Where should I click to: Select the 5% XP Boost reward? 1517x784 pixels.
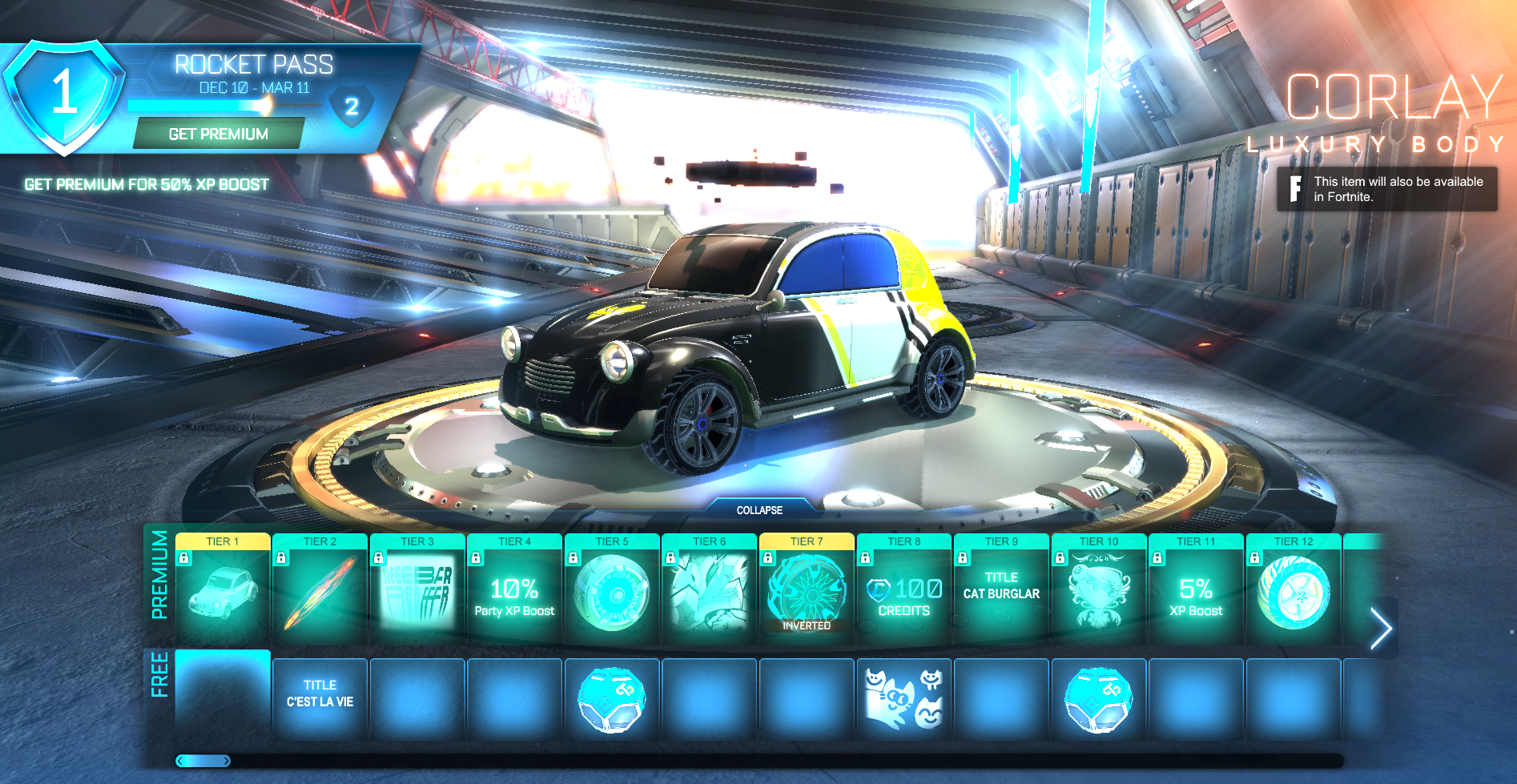click(x=1196, y=596)
